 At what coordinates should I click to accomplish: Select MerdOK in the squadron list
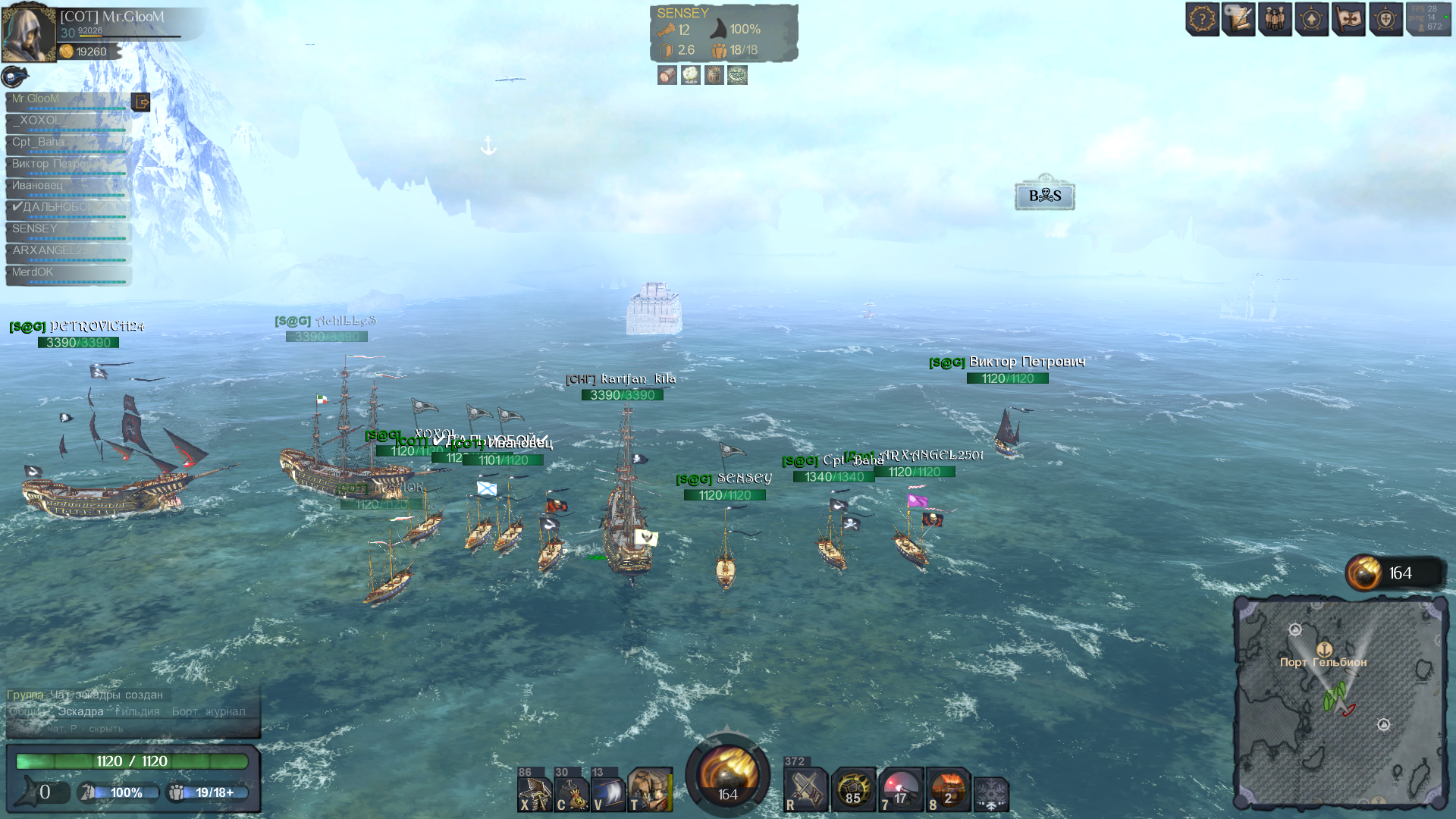67,272
